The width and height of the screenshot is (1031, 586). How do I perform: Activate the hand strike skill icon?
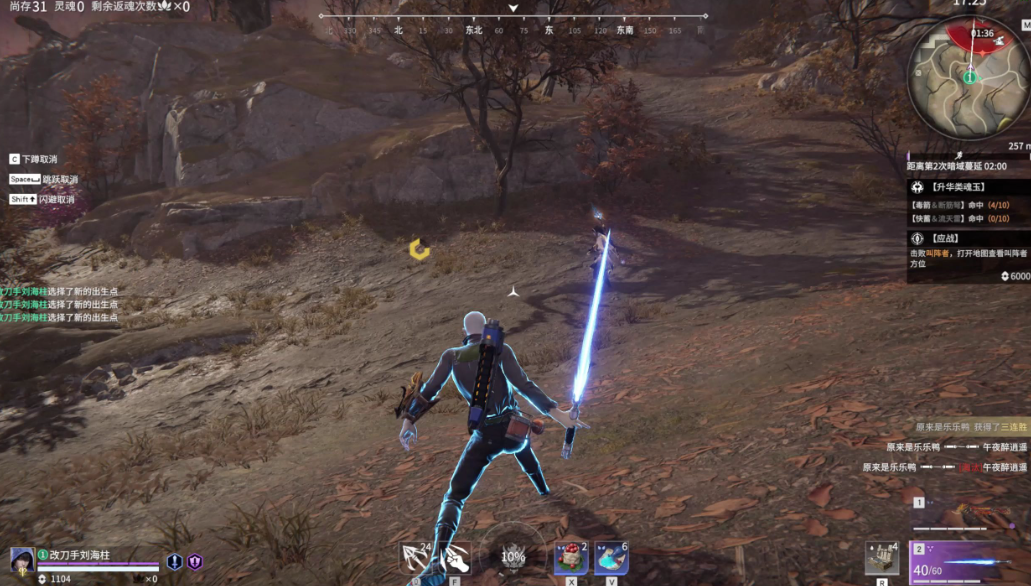click(x=455, y=557)
